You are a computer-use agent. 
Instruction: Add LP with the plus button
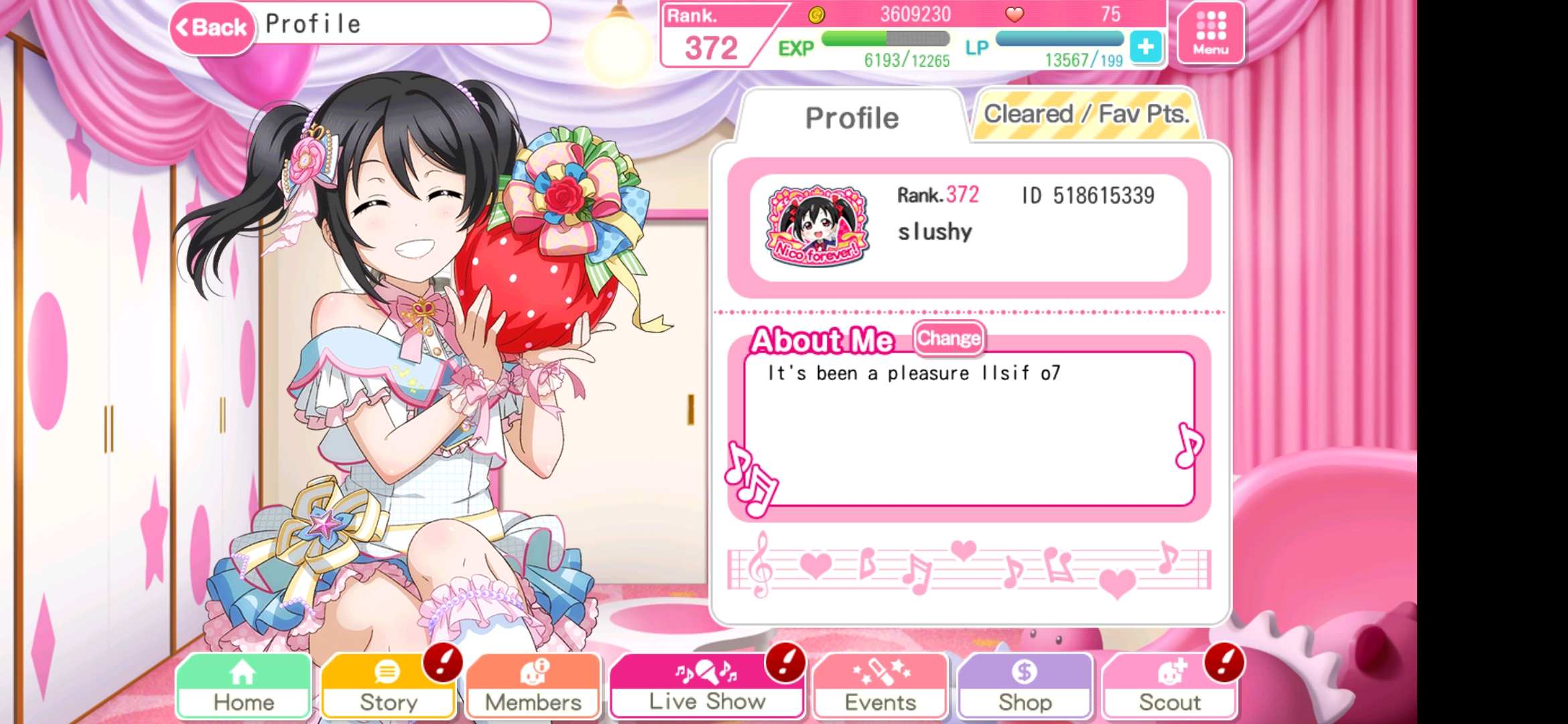1145,47
